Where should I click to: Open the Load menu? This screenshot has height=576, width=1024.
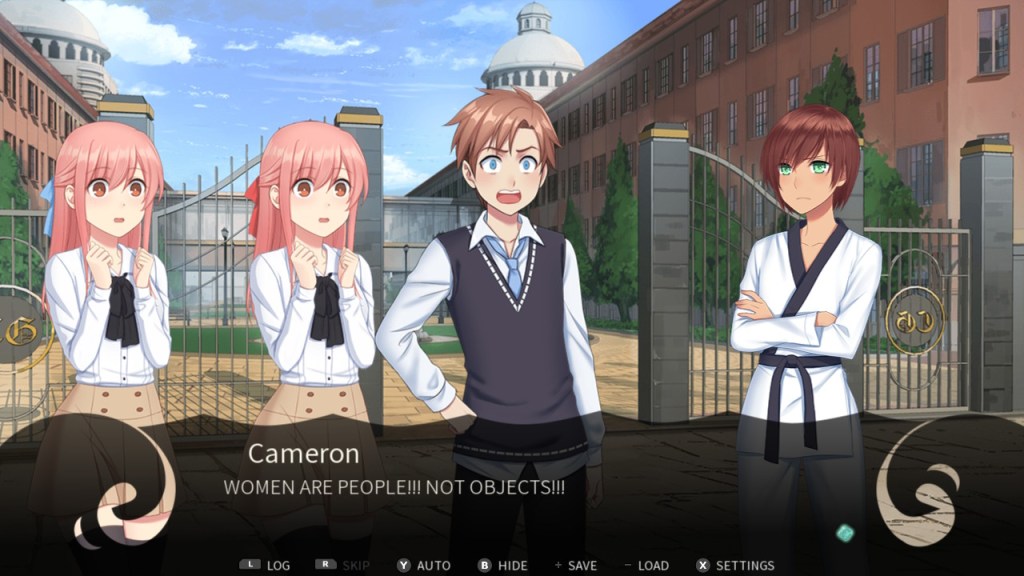(x=646, y=565)
